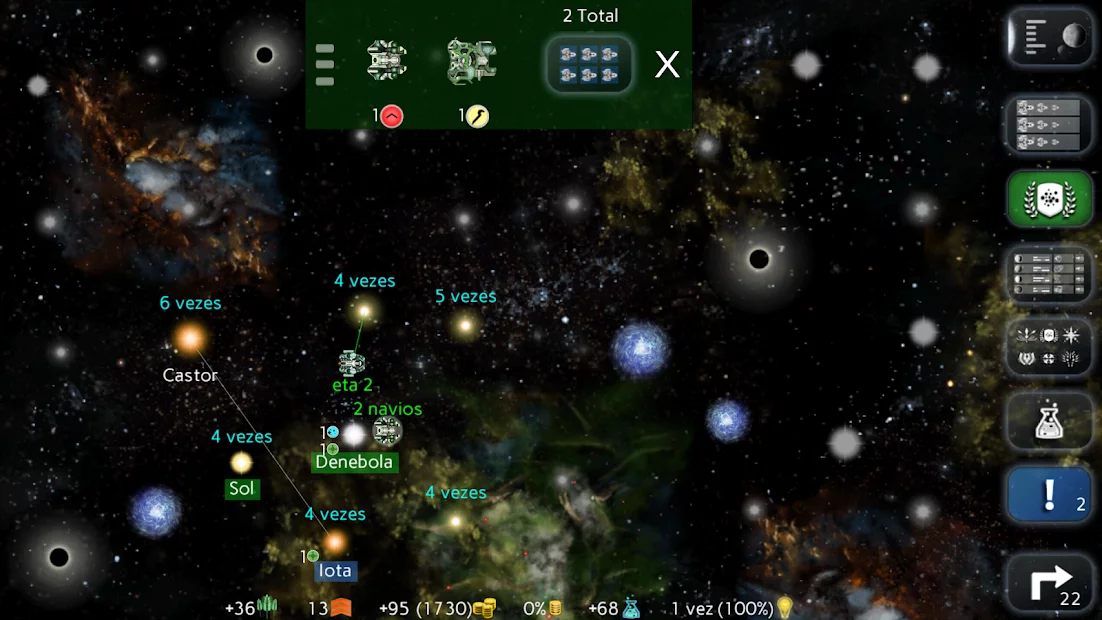The height and width of the screenshot is (620, 1102).
Task: Show the two pending alerts
Action: 1049,496
